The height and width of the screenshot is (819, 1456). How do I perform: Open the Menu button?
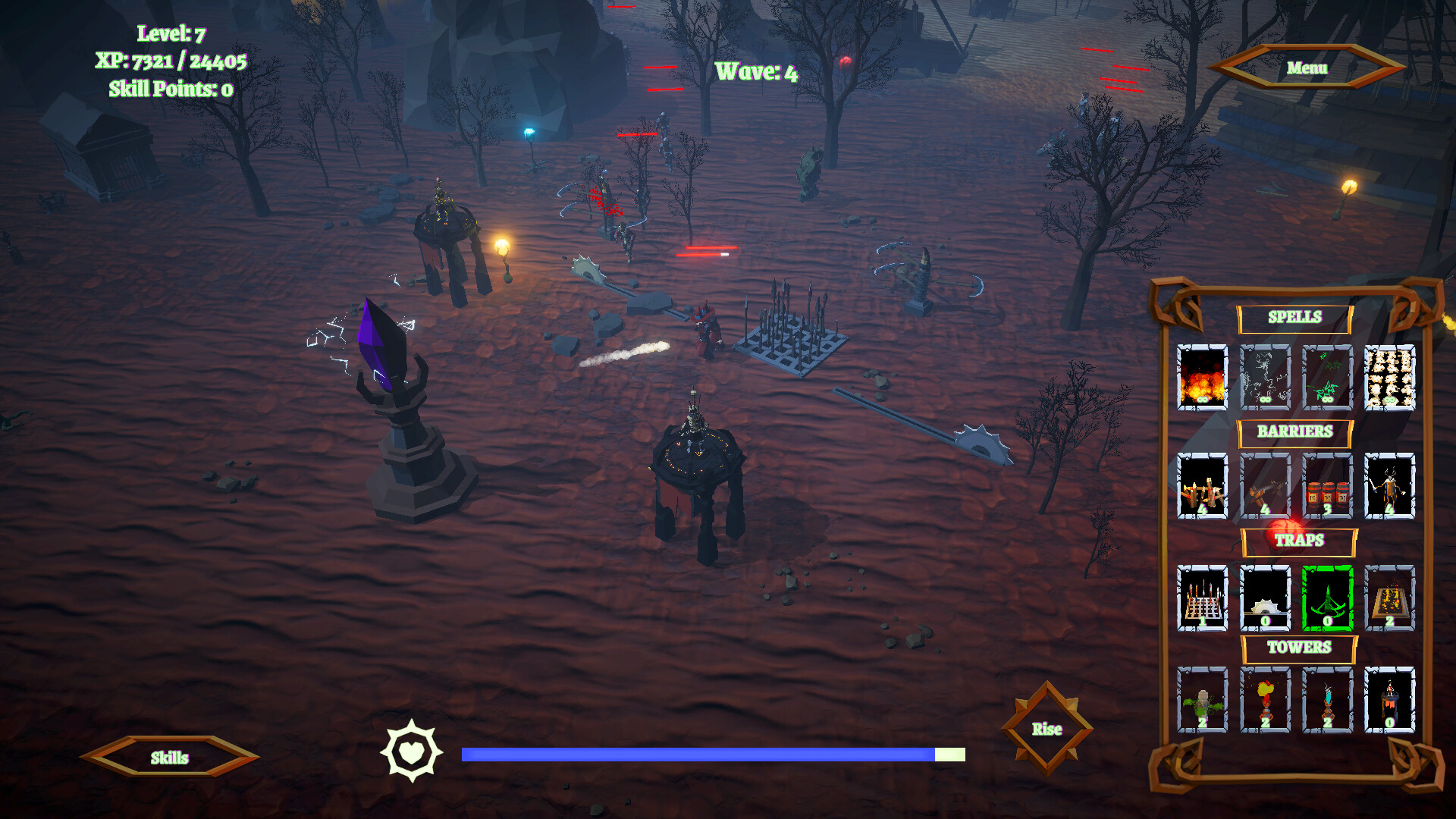(x=1307, y=68)
